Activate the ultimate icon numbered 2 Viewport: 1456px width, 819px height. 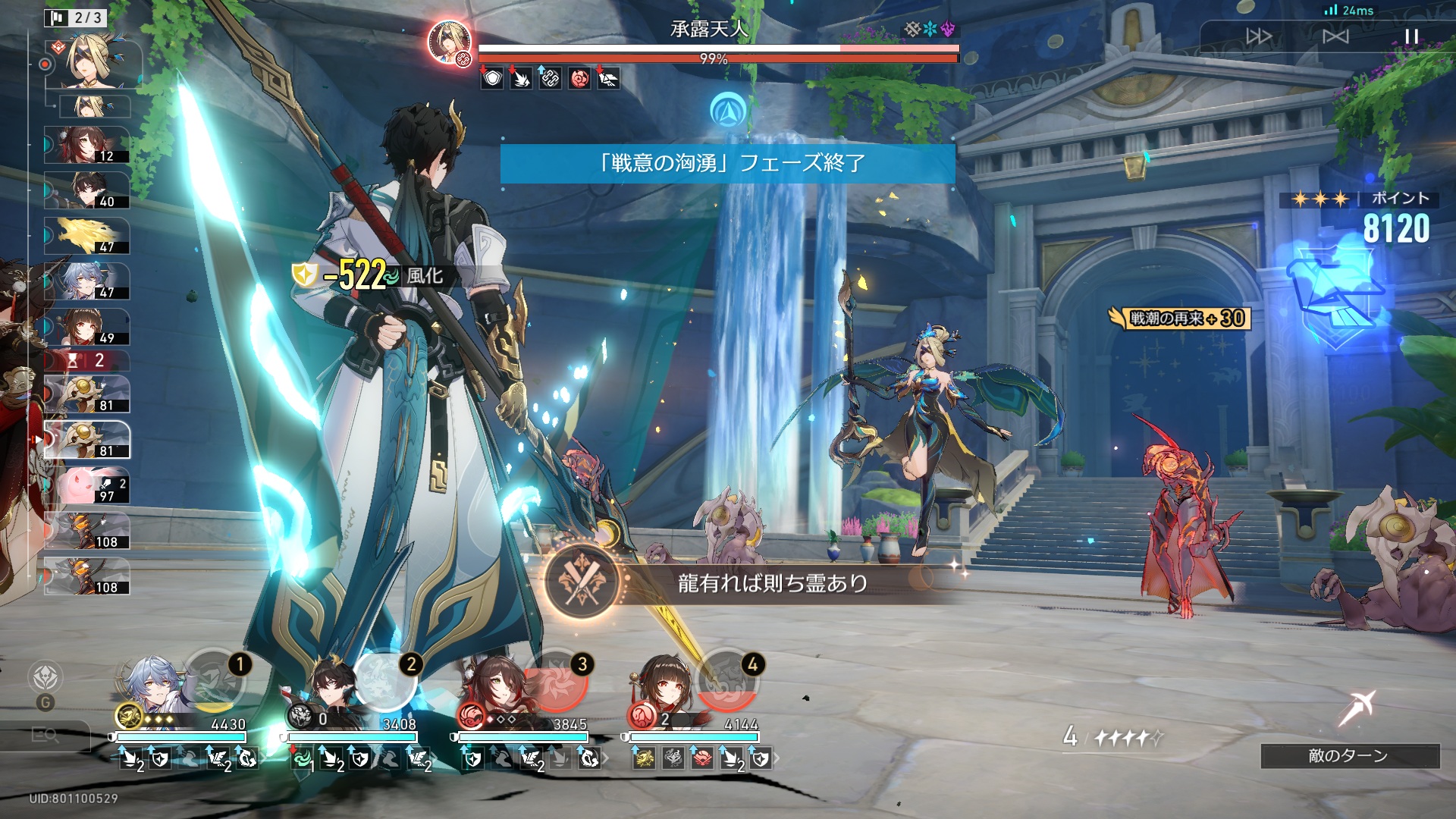pos(386,679)
